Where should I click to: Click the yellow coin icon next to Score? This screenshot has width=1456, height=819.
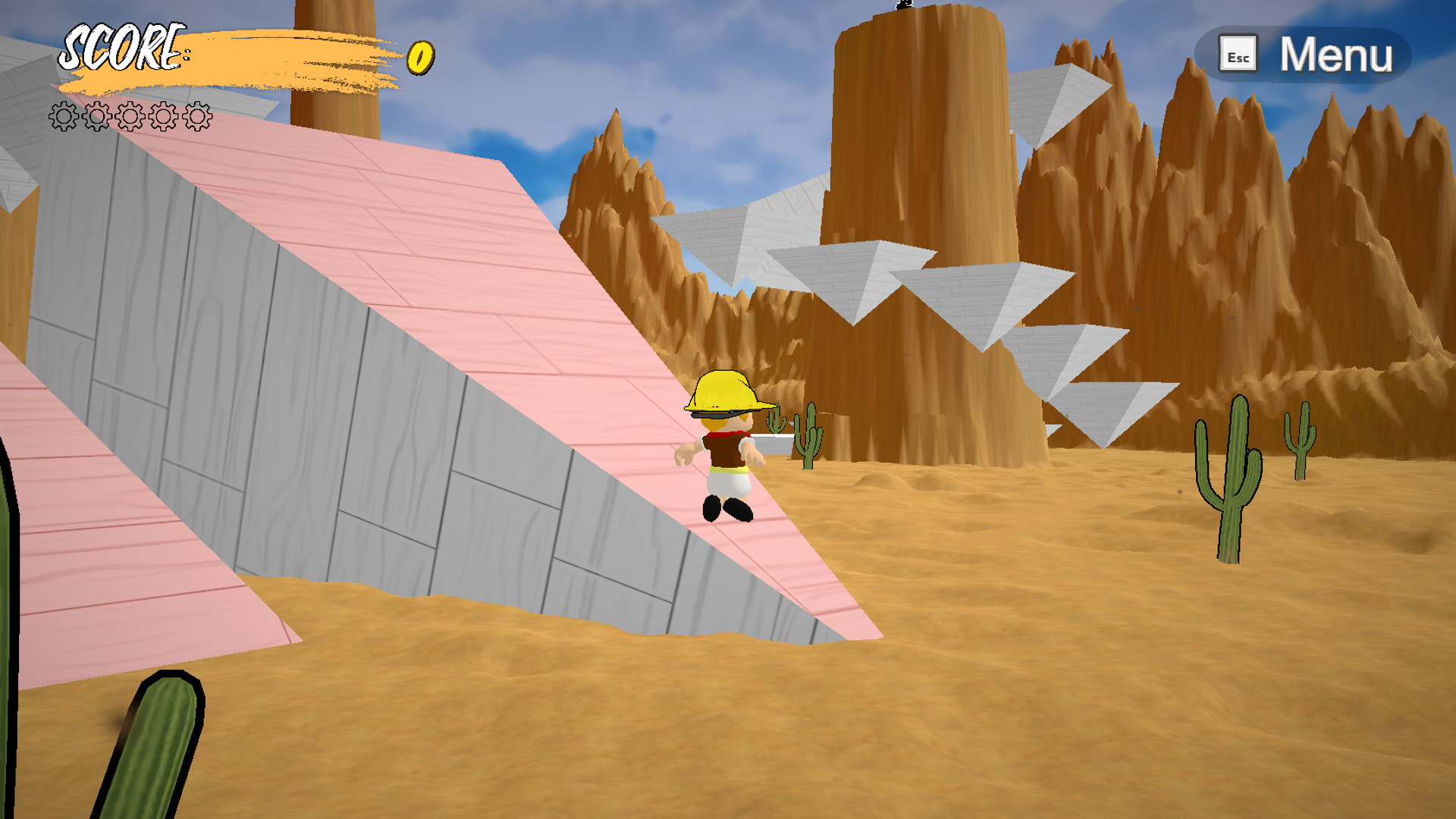pyautogui.click(x=419, y=57)
